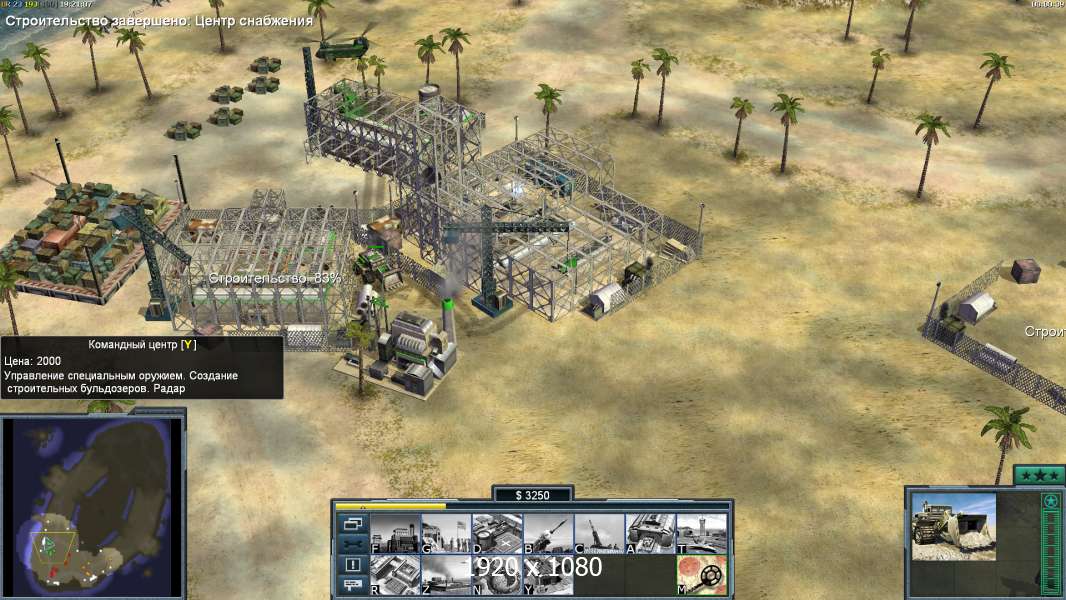Click the island minimap

(x=92, y=505)
